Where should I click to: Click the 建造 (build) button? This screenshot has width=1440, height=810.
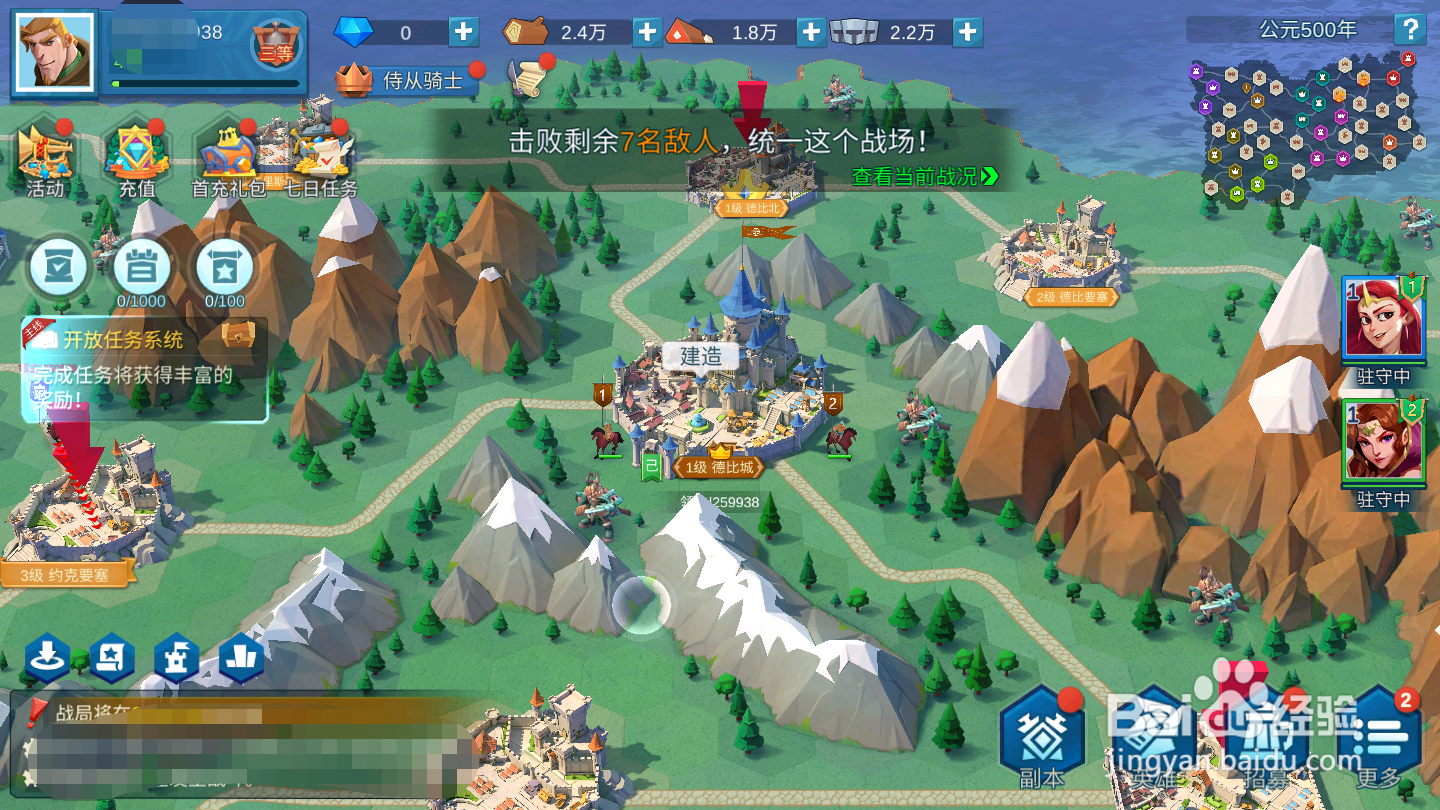point(700,357)
